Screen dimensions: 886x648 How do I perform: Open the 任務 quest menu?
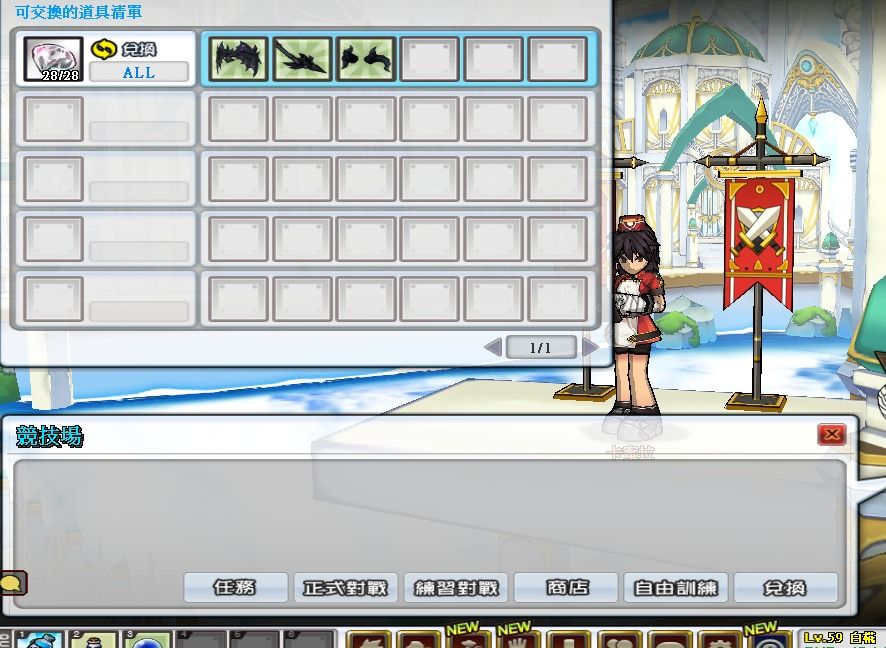235,588
